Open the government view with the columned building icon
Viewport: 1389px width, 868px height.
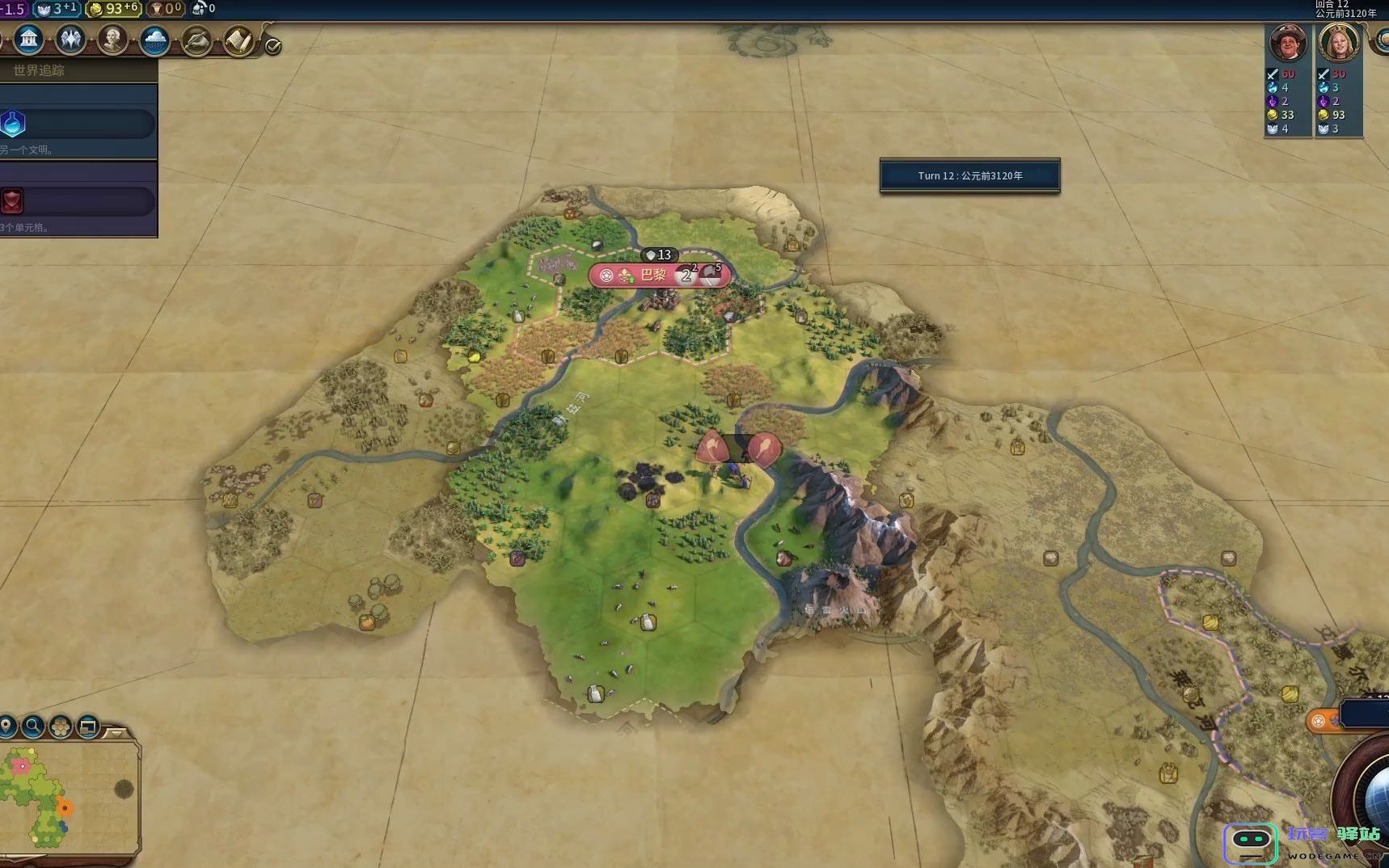(x=28, y=39)
